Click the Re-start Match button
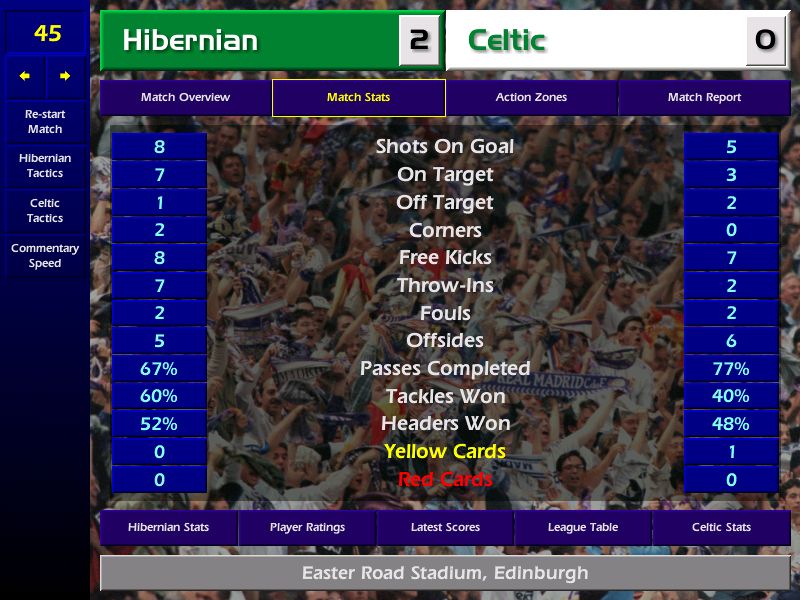The width and height of the screenshot is (800, 600). [45, 122]
